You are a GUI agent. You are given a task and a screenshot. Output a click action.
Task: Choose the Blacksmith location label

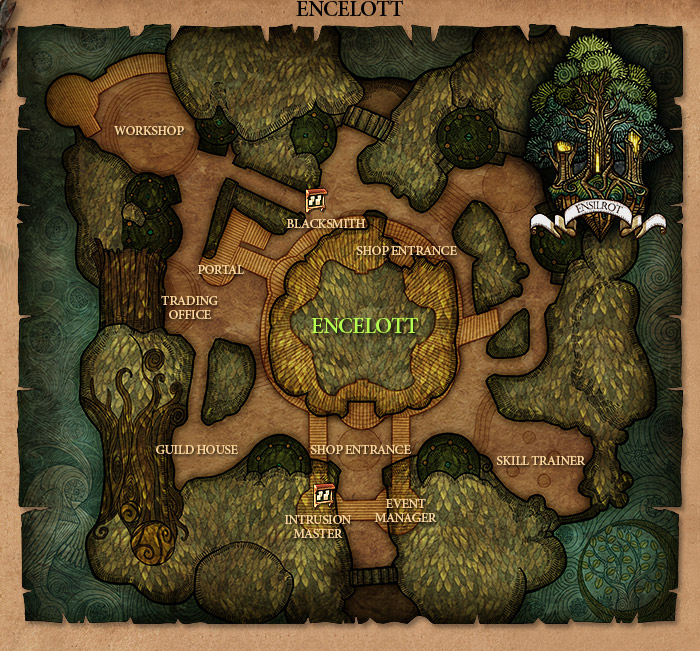[x=325, y=223]
